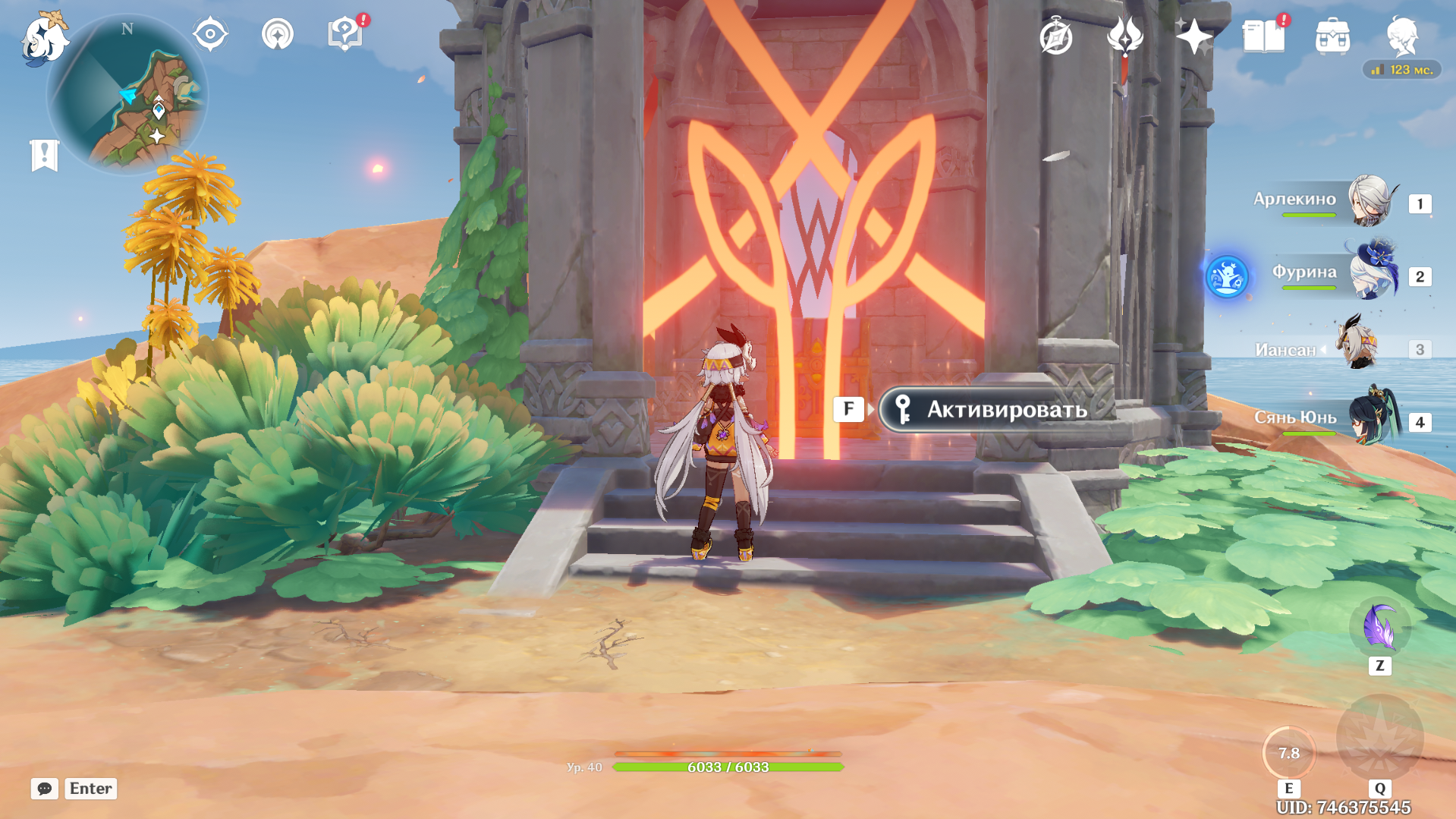
Task: Open the character profile screen
Action: coord(1401,36)
